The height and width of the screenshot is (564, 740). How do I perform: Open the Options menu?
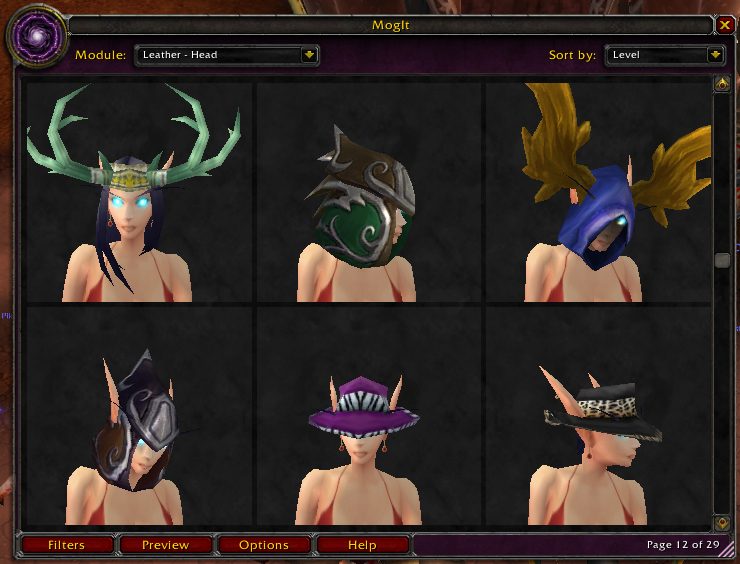tap(264, 545)
